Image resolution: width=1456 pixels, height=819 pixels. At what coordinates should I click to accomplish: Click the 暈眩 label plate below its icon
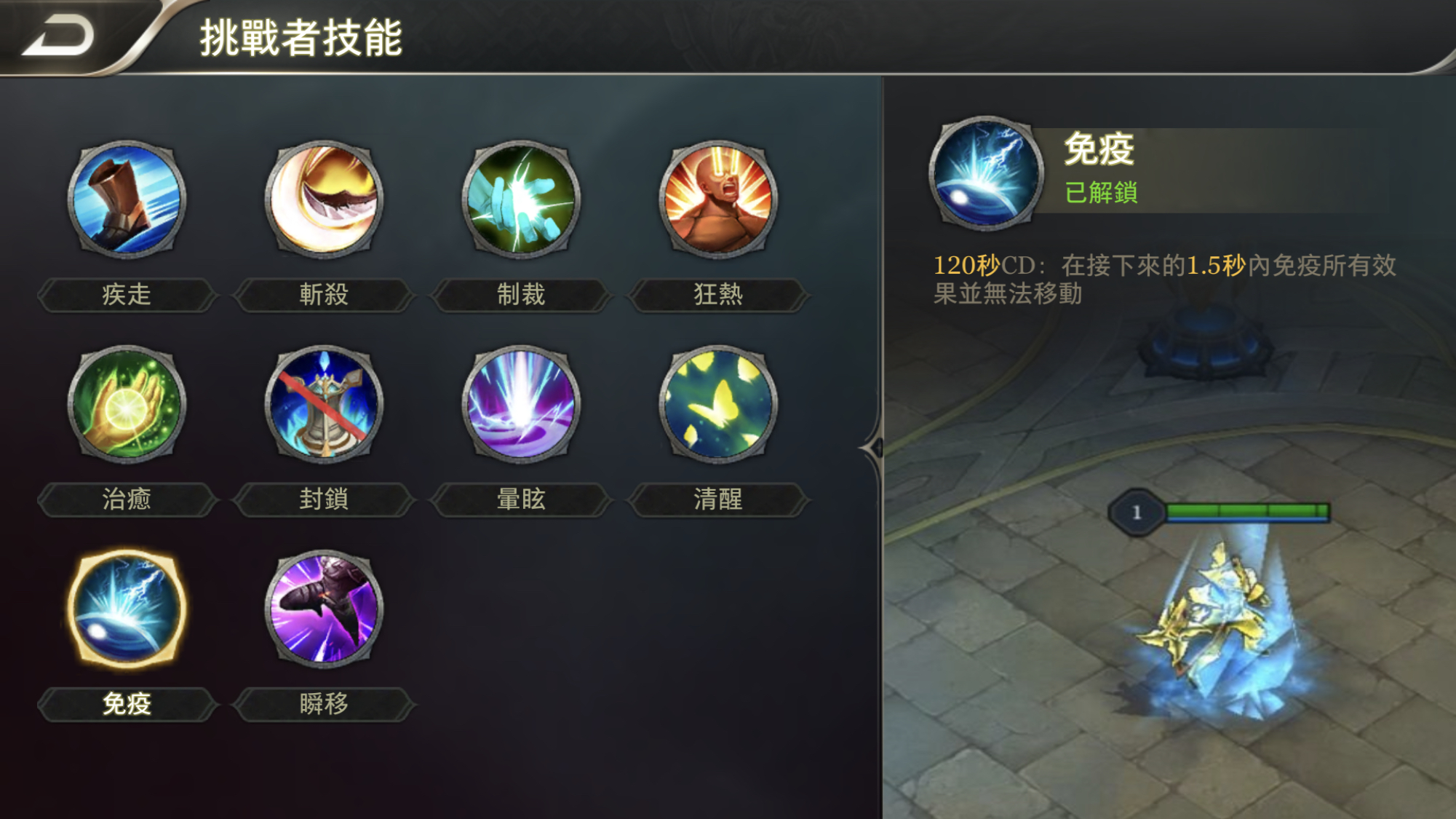(x=522, y=499)
